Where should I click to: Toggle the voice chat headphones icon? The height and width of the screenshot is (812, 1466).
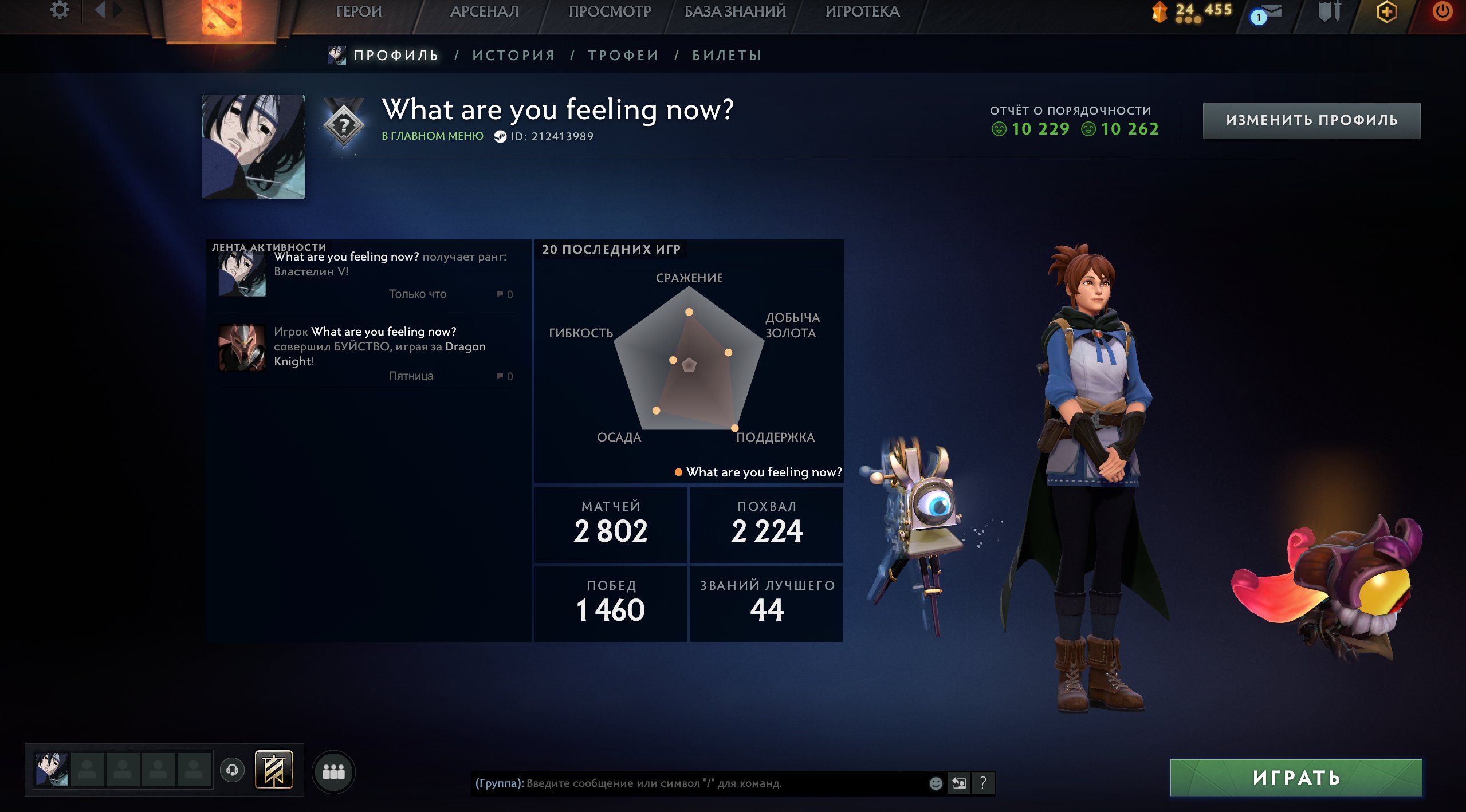[x=231, y=770]
